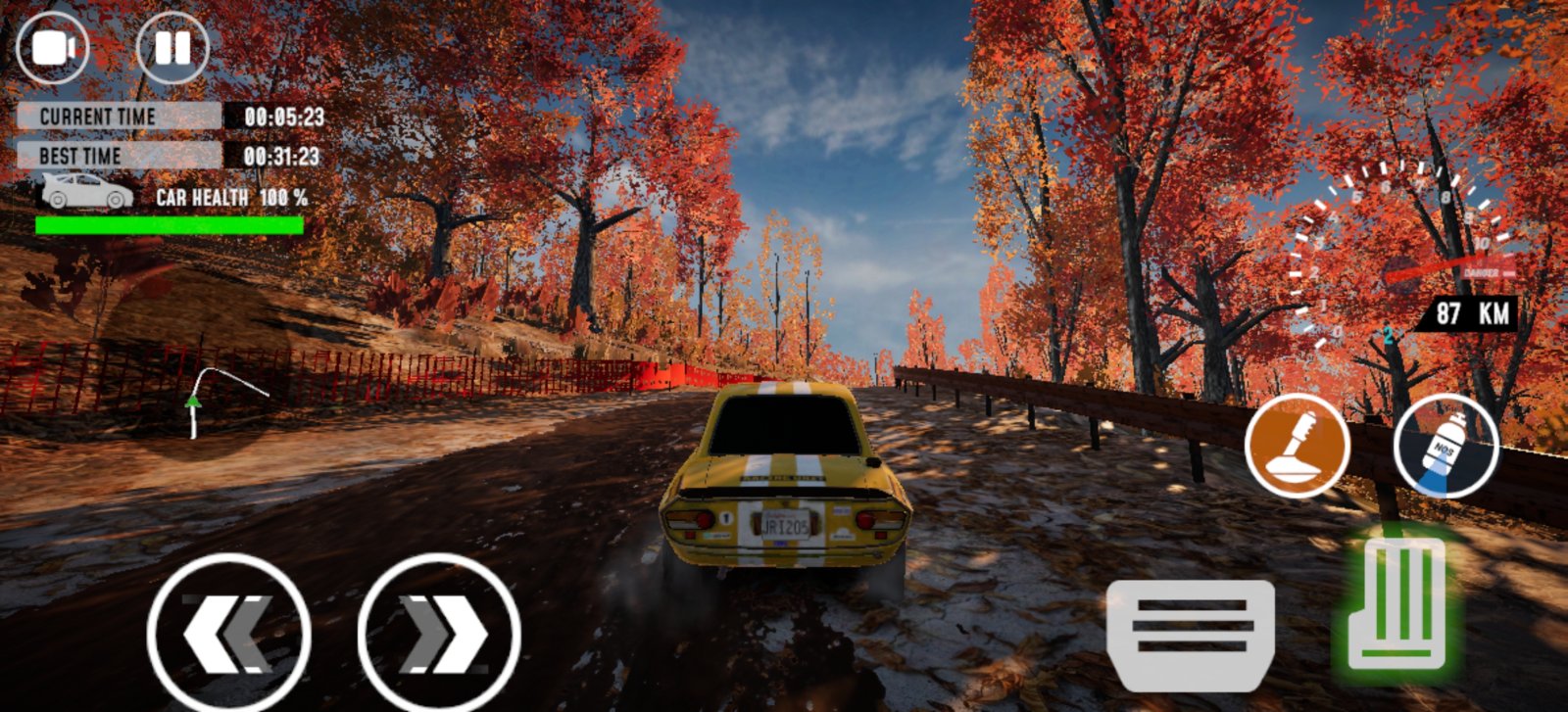
Task: Activate the NOS nitro boost
Action: pyautogui.click(x=1445, y=446)
